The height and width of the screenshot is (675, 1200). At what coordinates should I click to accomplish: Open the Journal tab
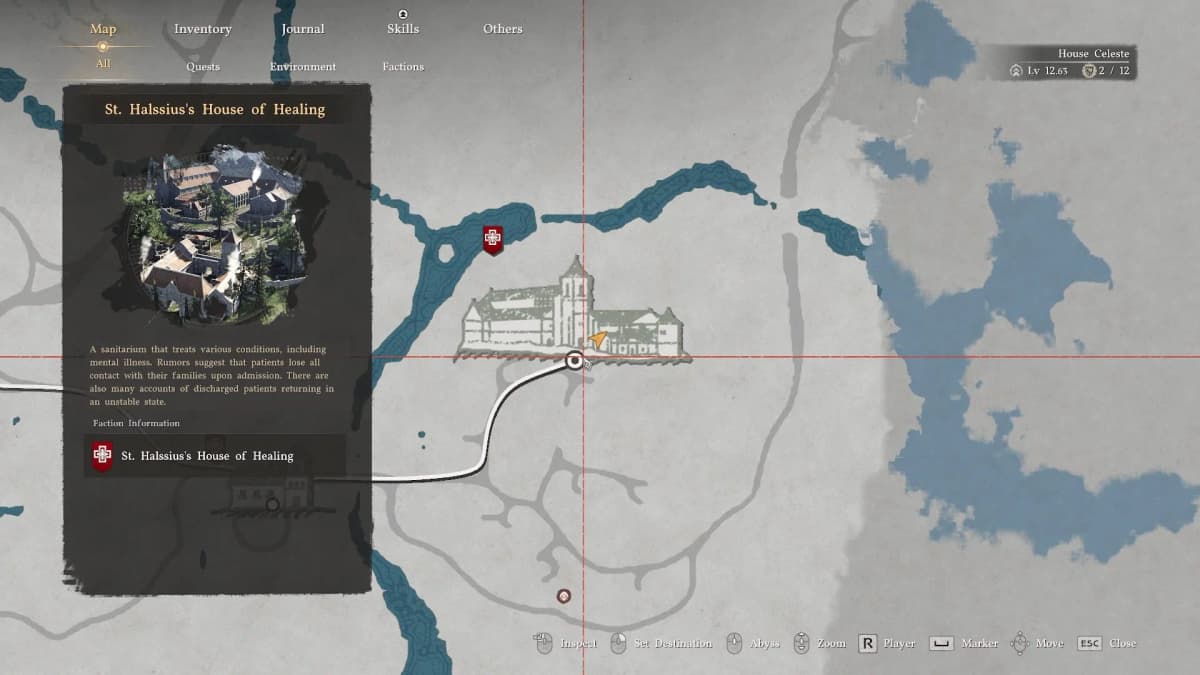pyautogui.click(x=303, y=29)
